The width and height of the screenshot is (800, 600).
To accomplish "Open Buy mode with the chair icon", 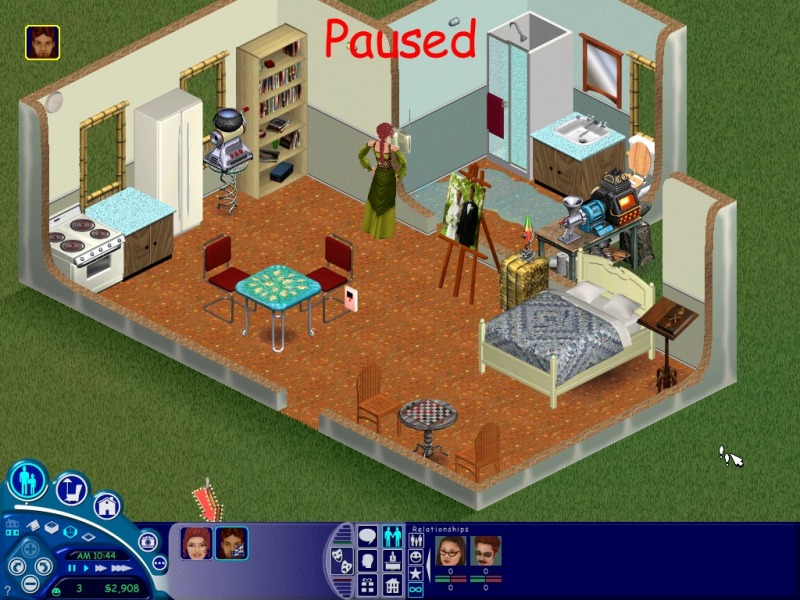I will [x=72, y=490].
